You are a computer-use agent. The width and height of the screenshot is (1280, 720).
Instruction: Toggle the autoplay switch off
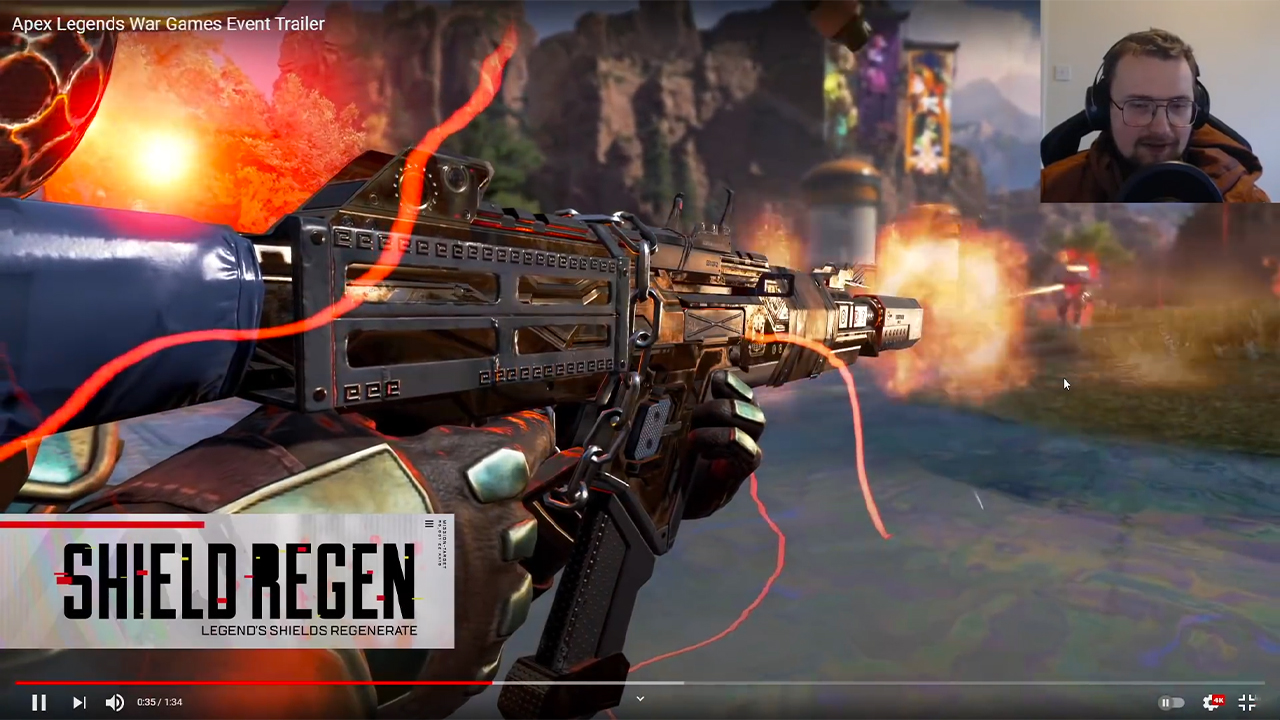(1170, 702)
